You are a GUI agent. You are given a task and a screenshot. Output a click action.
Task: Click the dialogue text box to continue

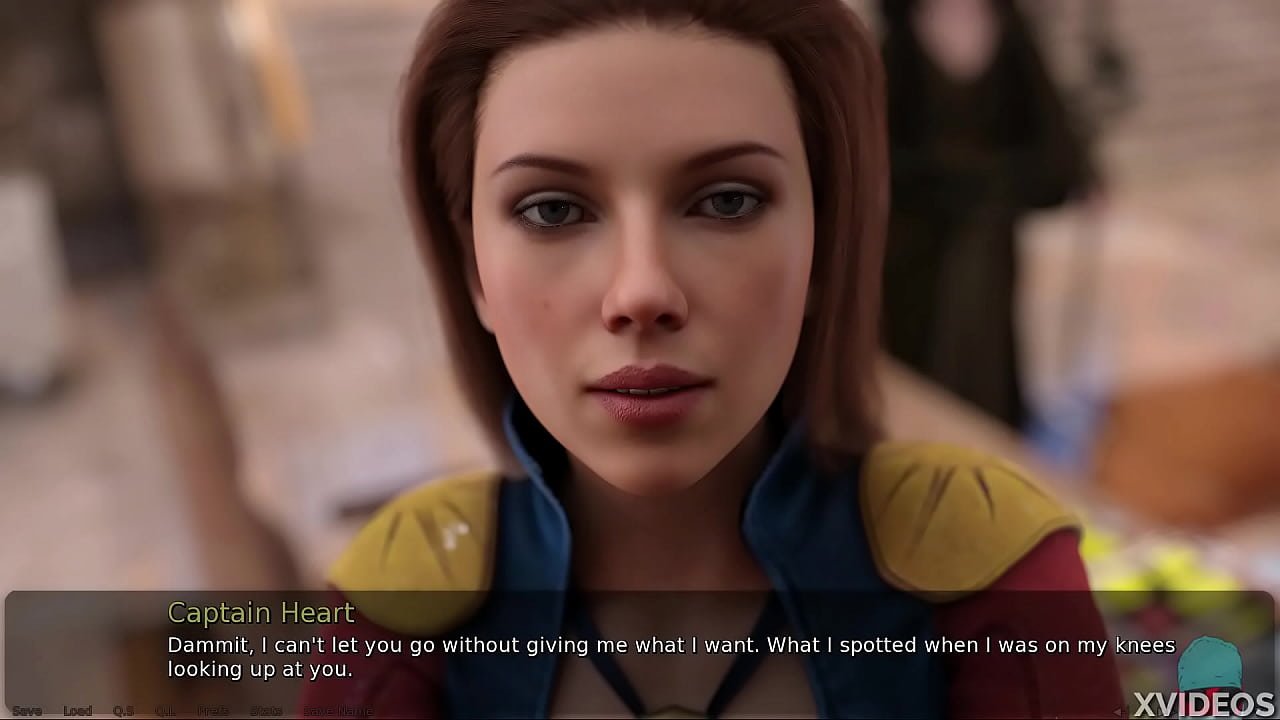click(x=640, y=645)
